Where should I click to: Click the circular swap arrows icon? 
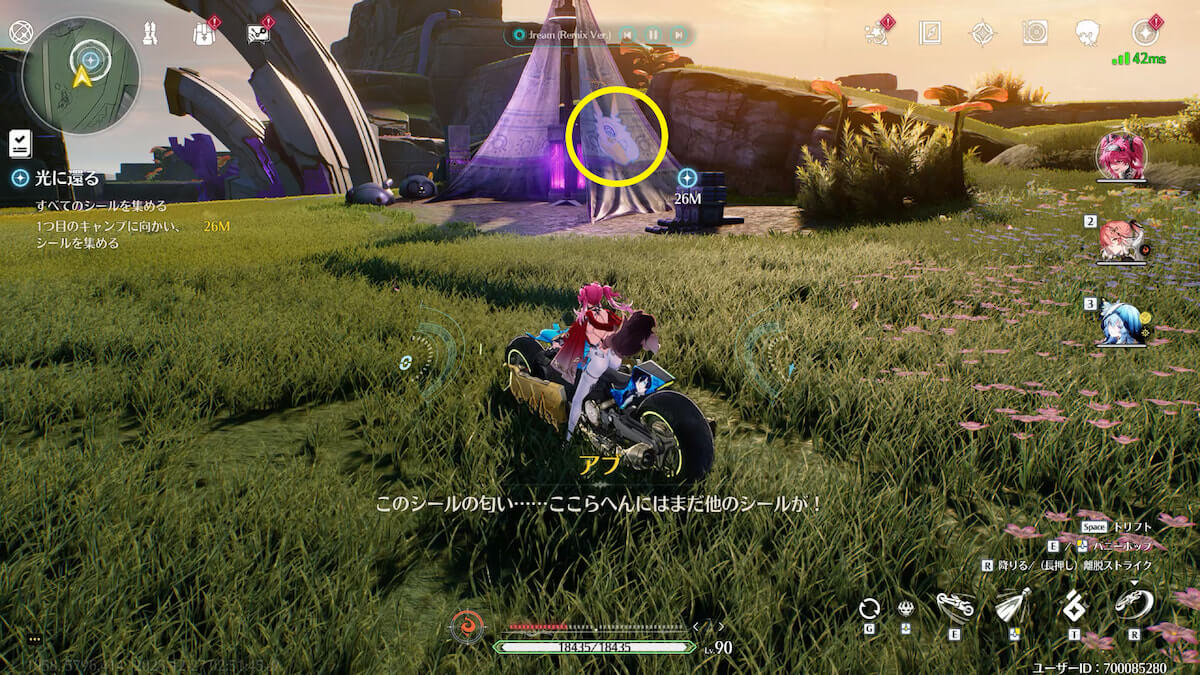point(870,608)
